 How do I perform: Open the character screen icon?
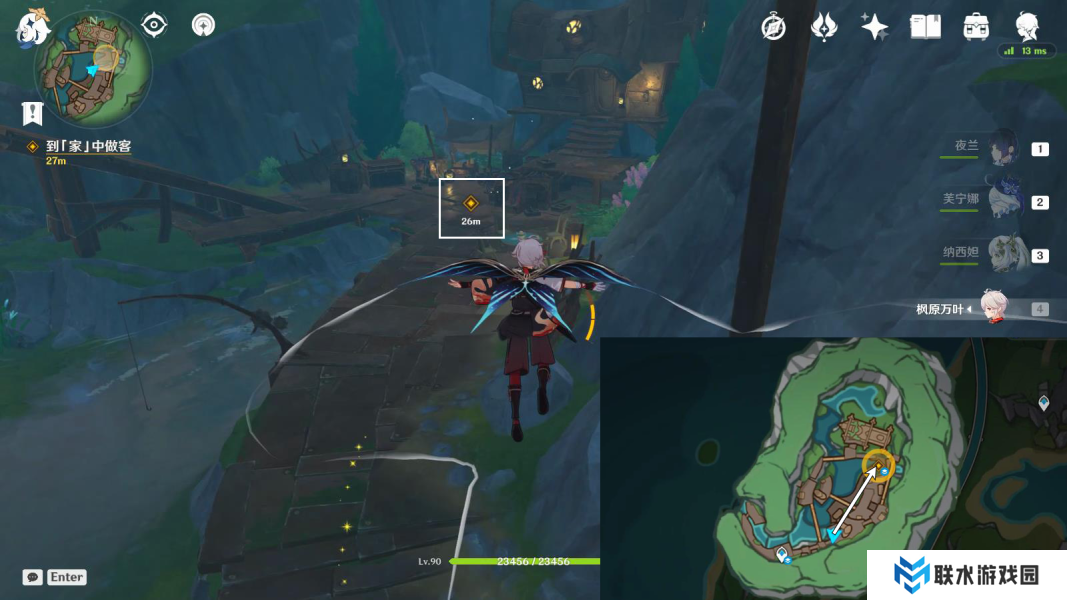click(x=1027, y=25)
